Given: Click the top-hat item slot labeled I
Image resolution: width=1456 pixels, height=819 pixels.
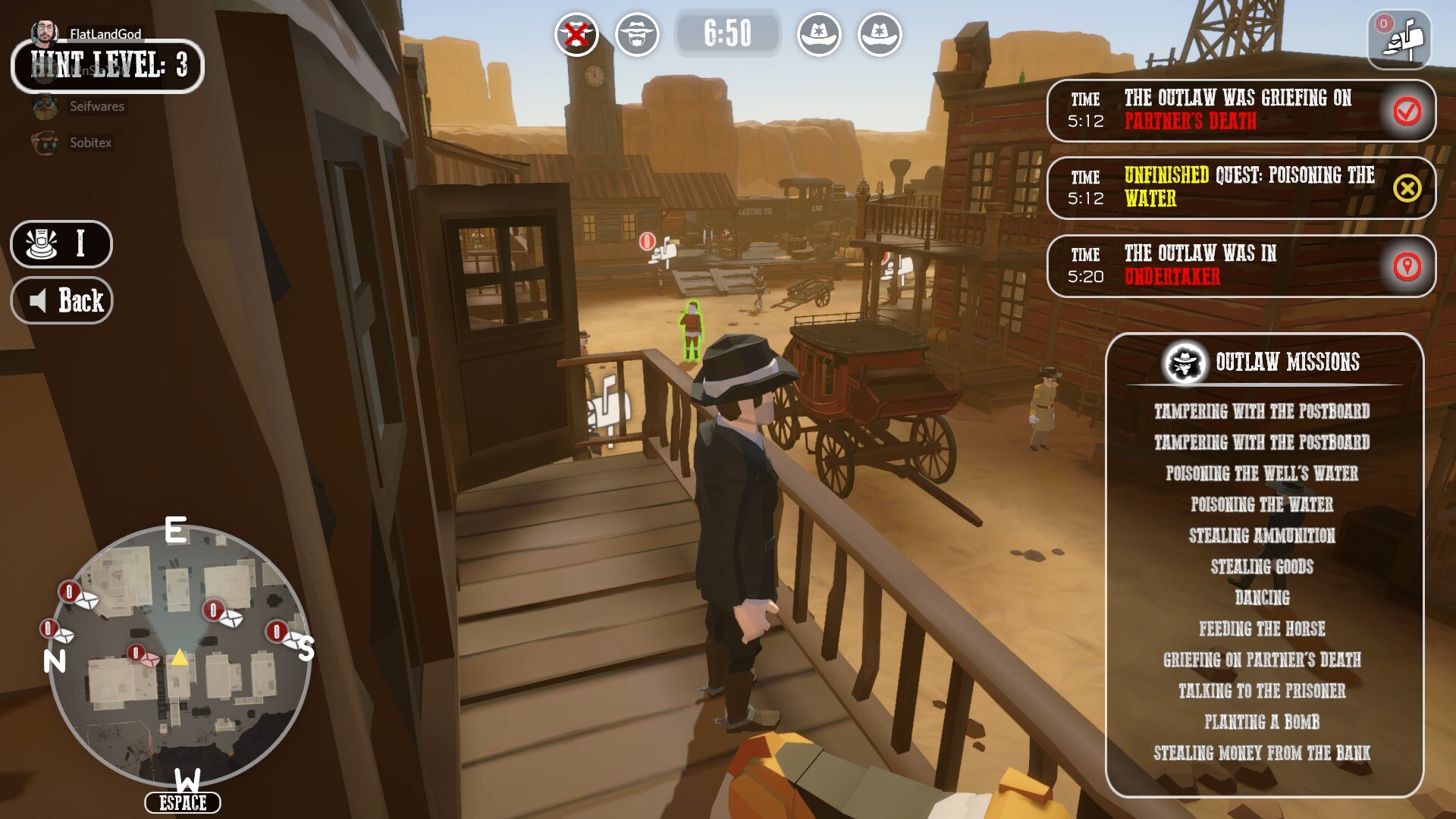Looking at the screenshot, I should 61,244.
